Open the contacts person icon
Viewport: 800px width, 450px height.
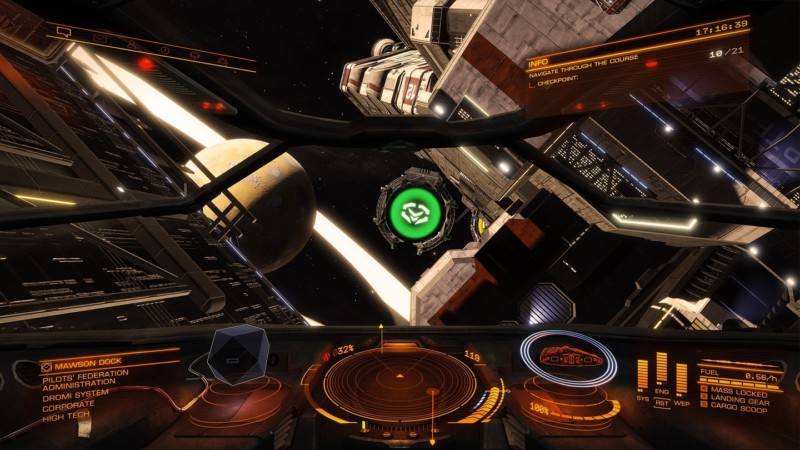pyautogui.click(x=132, y=43)
